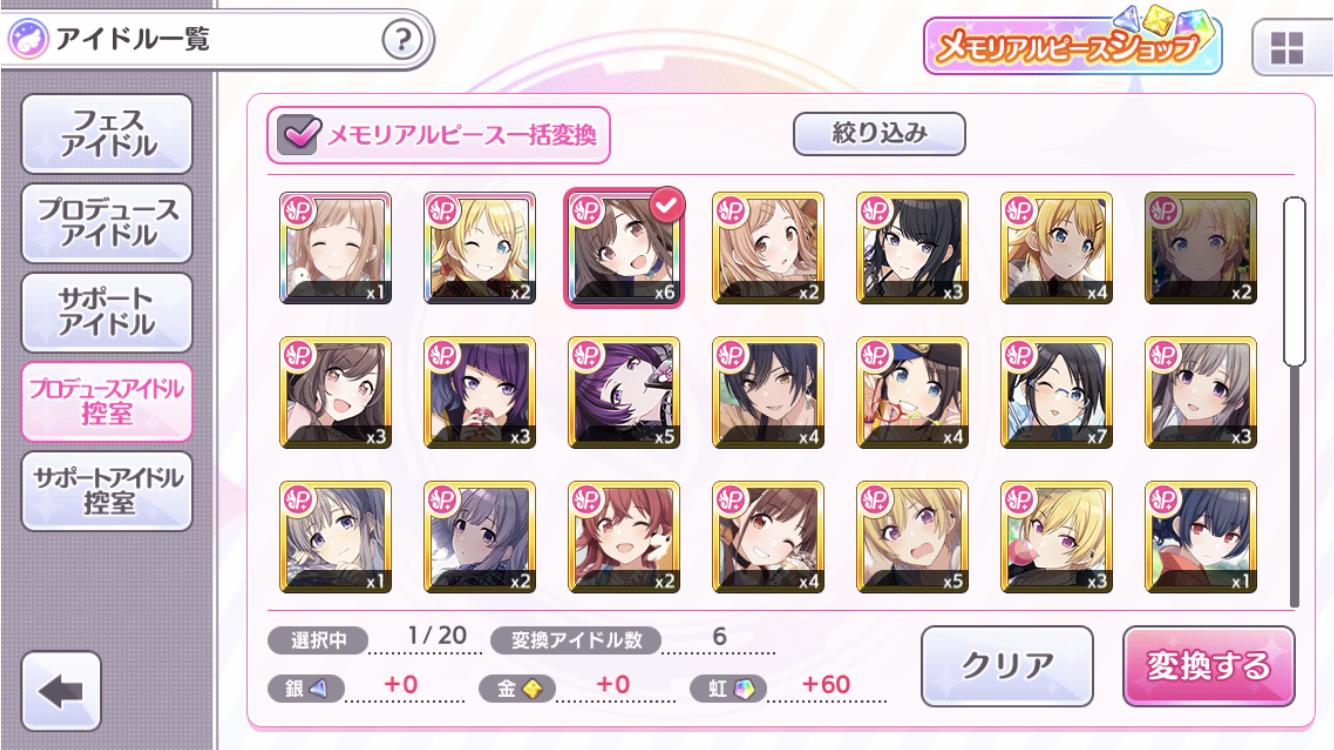Clear the selection with クリア
1334x750 pixels.
[1007, 665]
